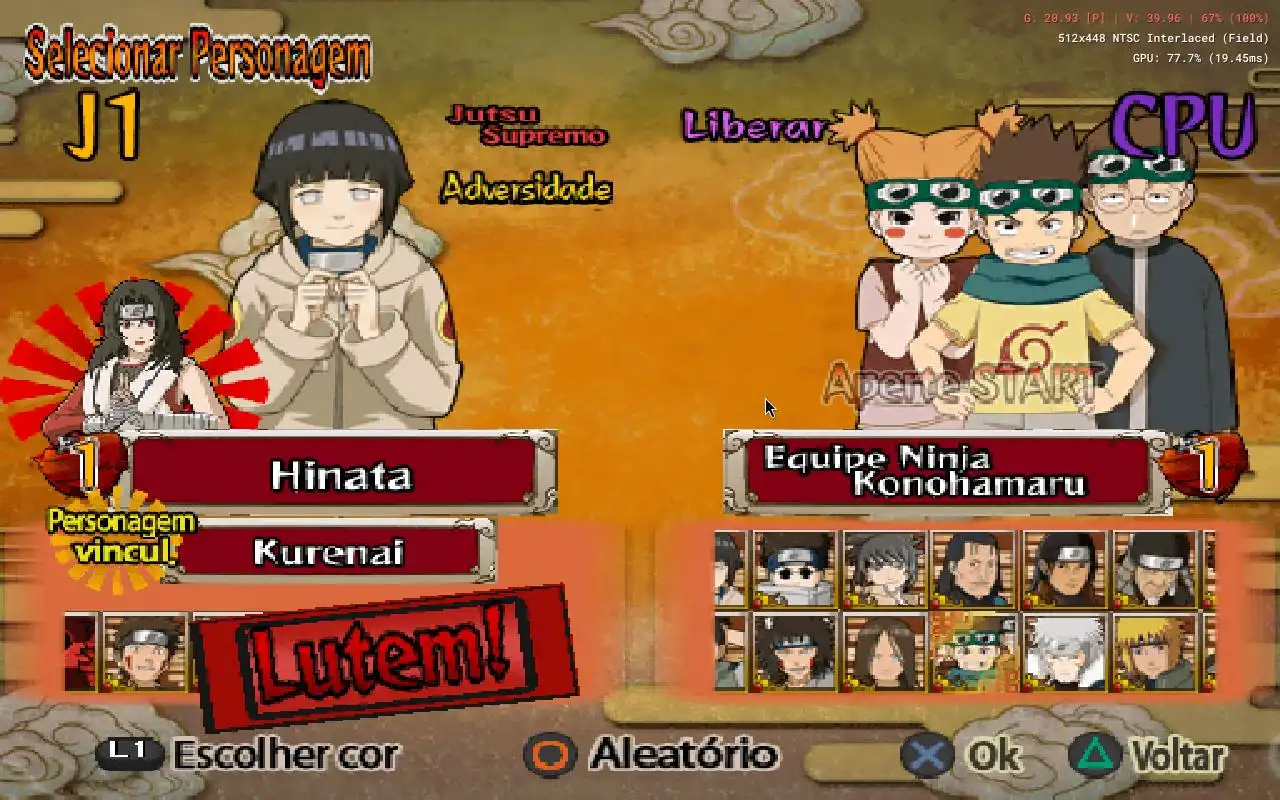Select the Hinata name plate
The width and height of the screenshot is (1280, 800).
[x=340, y=475]
